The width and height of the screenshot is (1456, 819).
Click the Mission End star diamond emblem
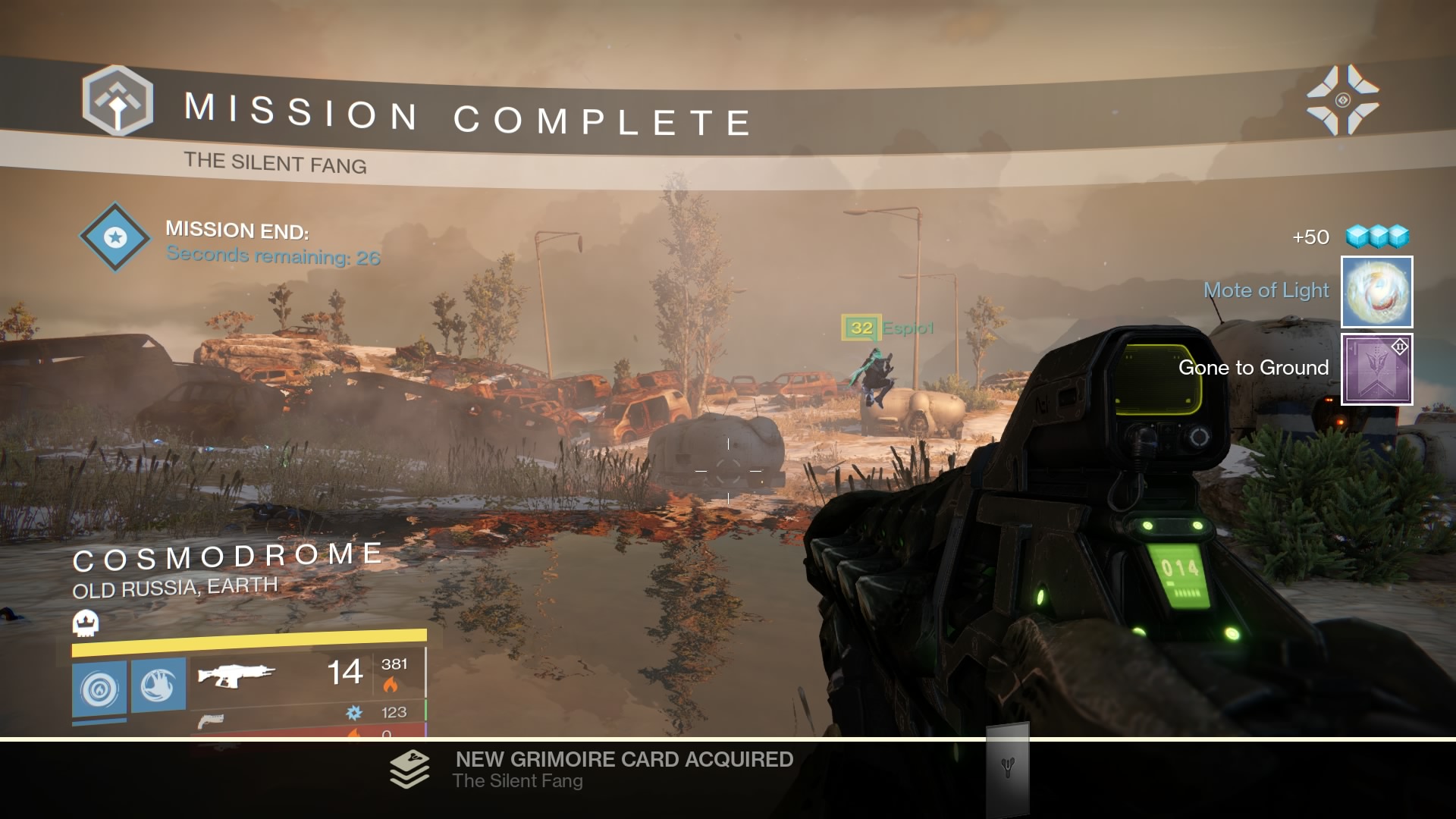pos(114,237)
